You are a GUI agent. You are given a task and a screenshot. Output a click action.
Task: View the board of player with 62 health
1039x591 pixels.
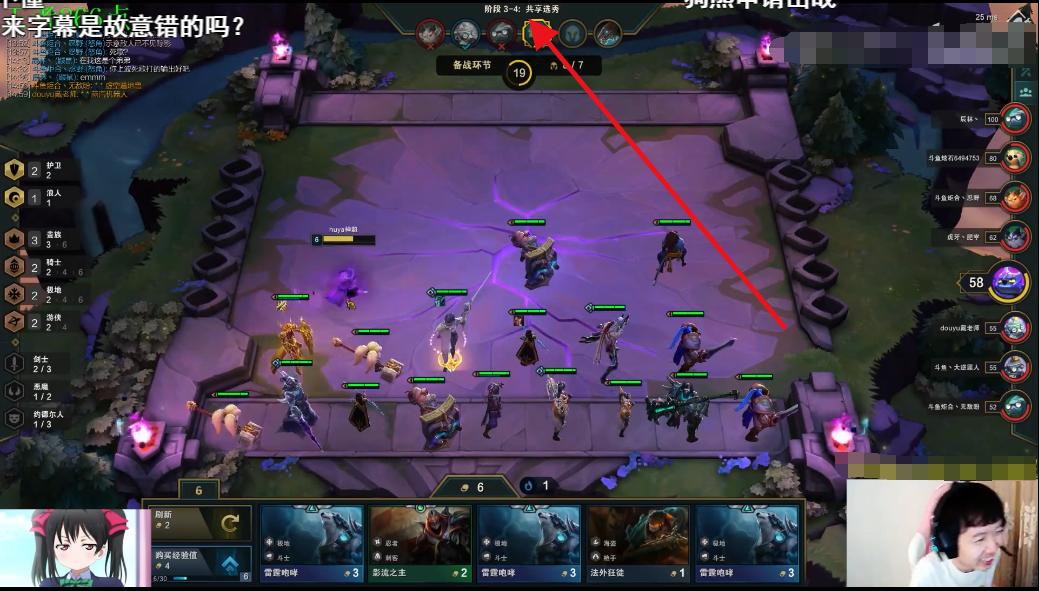click(1015, 237)
